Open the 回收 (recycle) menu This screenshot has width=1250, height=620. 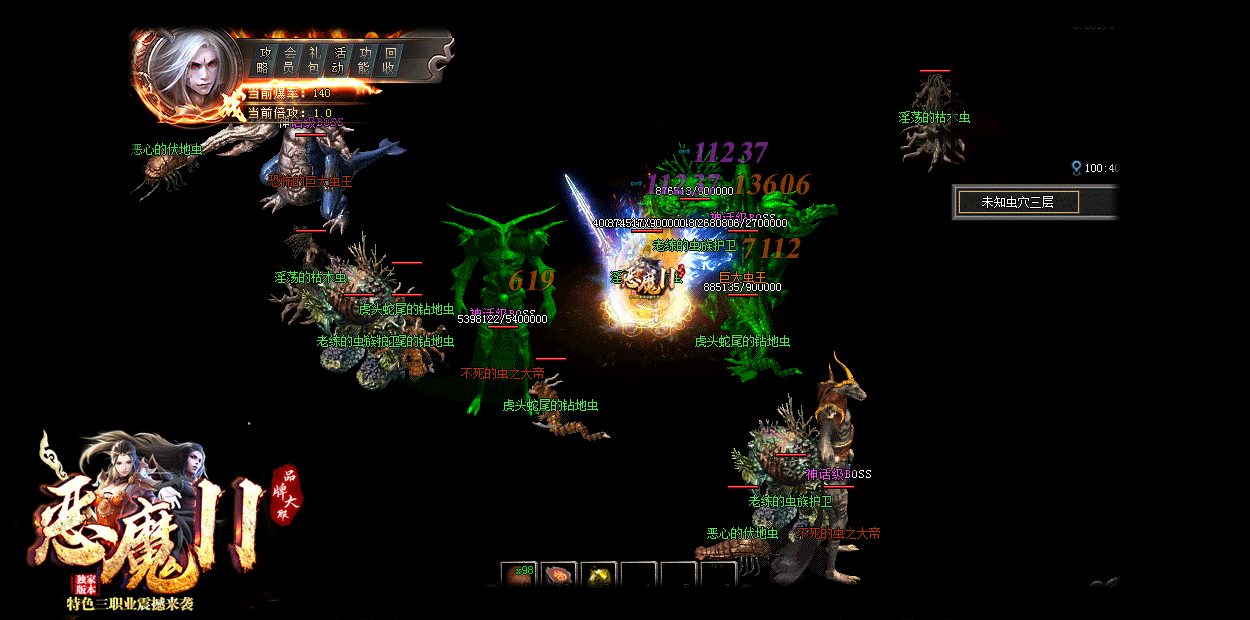[390, 60]
